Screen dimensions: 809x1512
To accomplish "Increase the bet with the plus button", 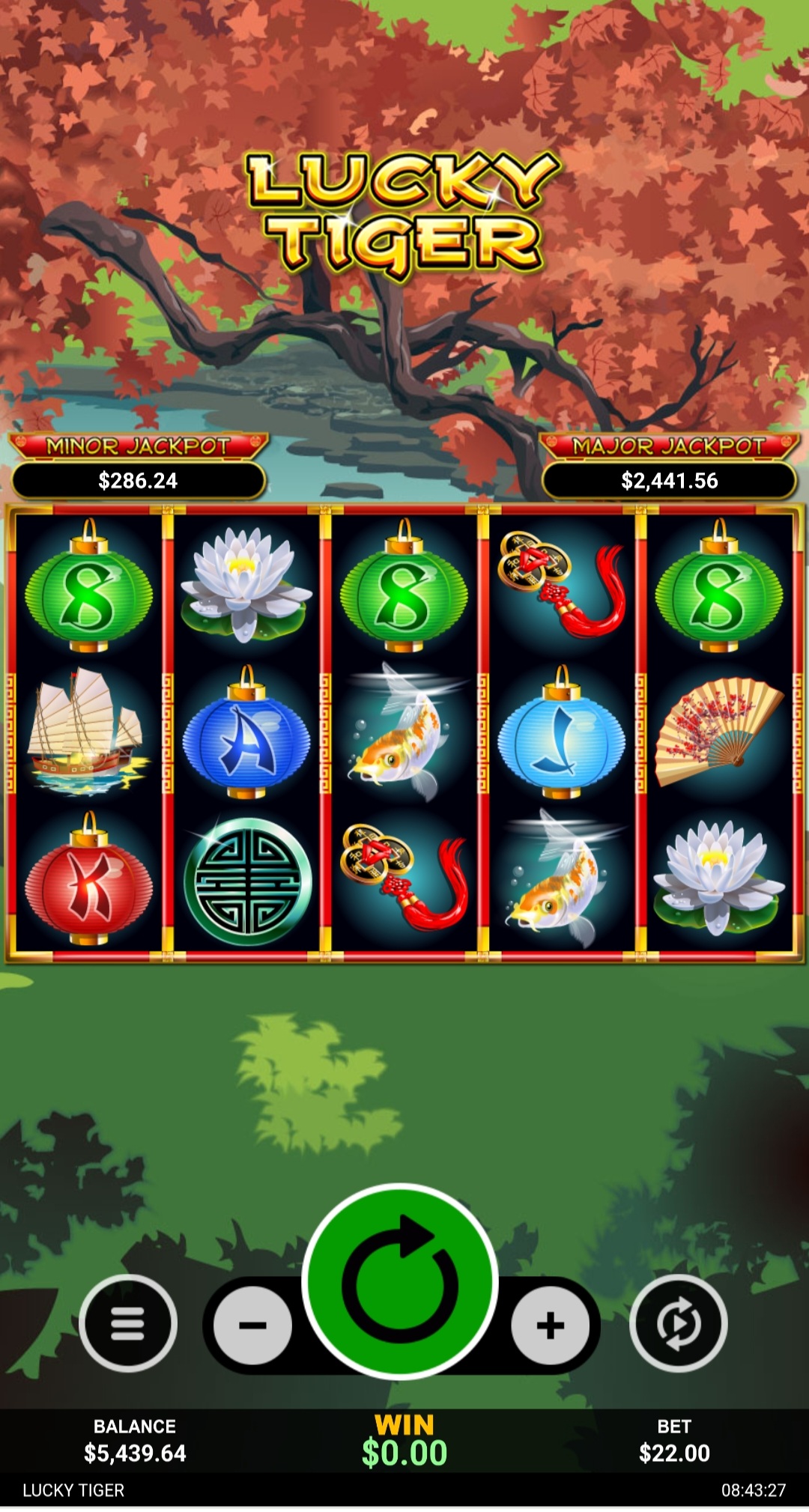I will [550, 1325].
